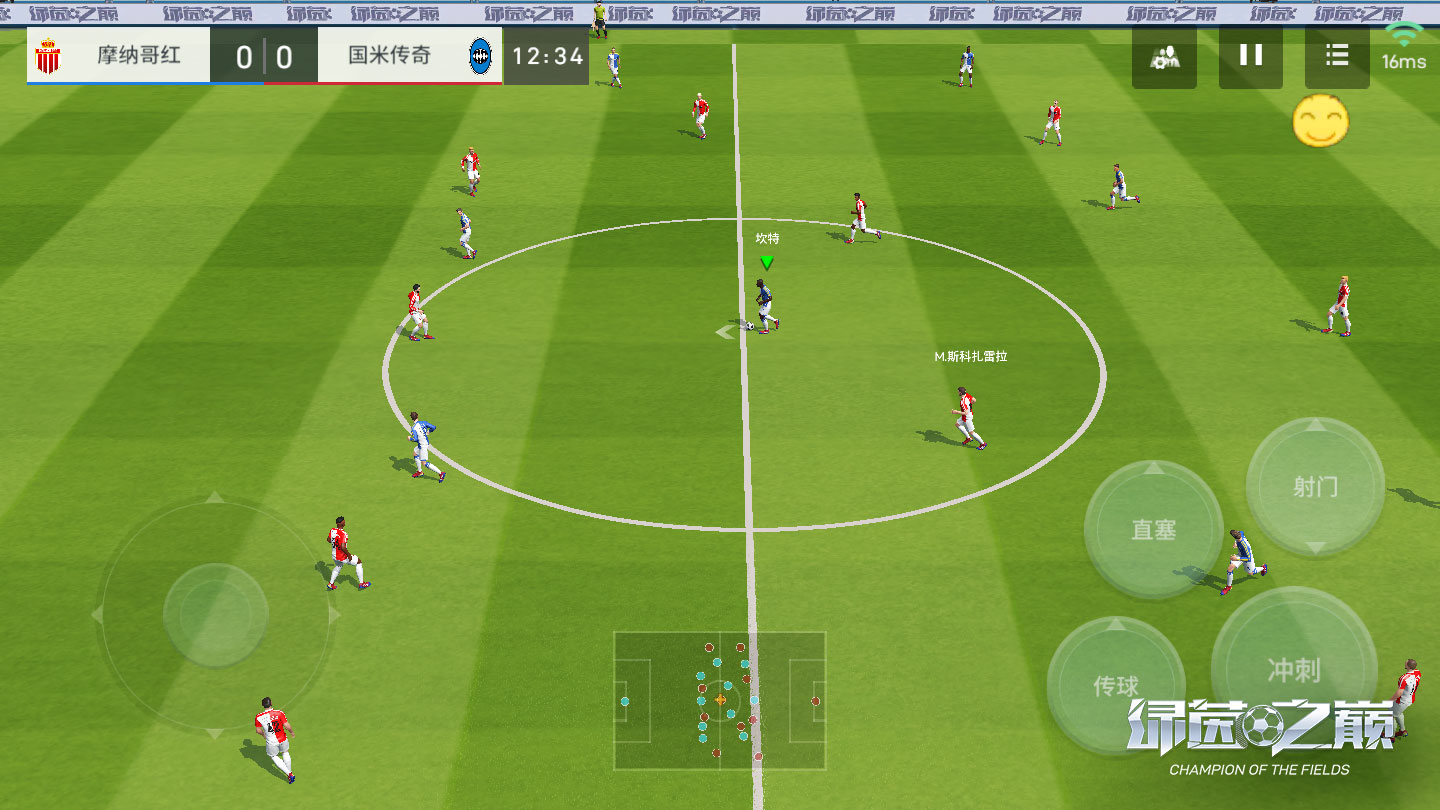Image resolution: width=1440 pixels, height=810 pixels.
Task: Open the team players icon
Action: (x=1164, y=57)
